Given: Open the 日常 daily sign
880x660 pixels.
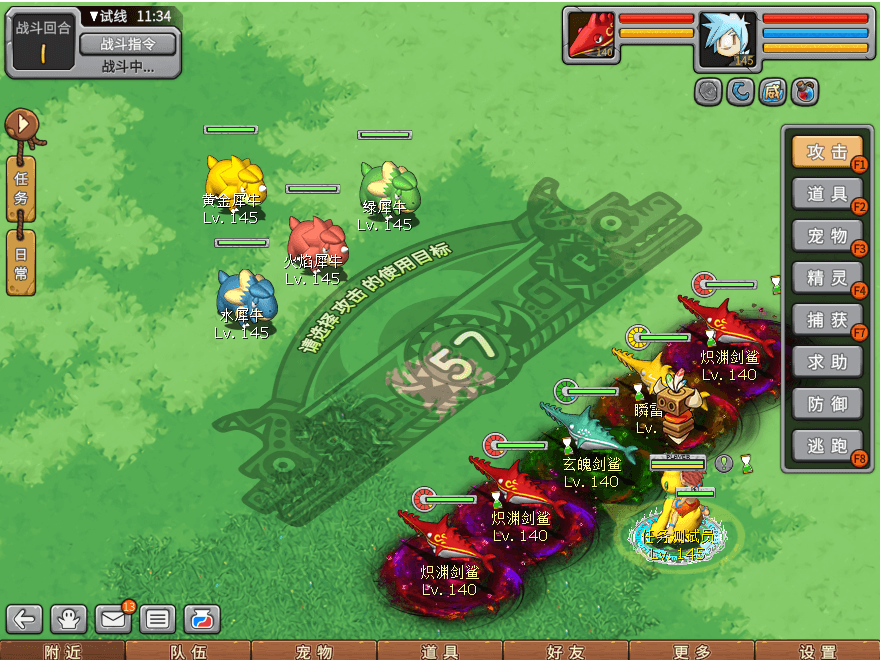Looking at the screenshot, I should pyautogui.click(x=21, y=262).
